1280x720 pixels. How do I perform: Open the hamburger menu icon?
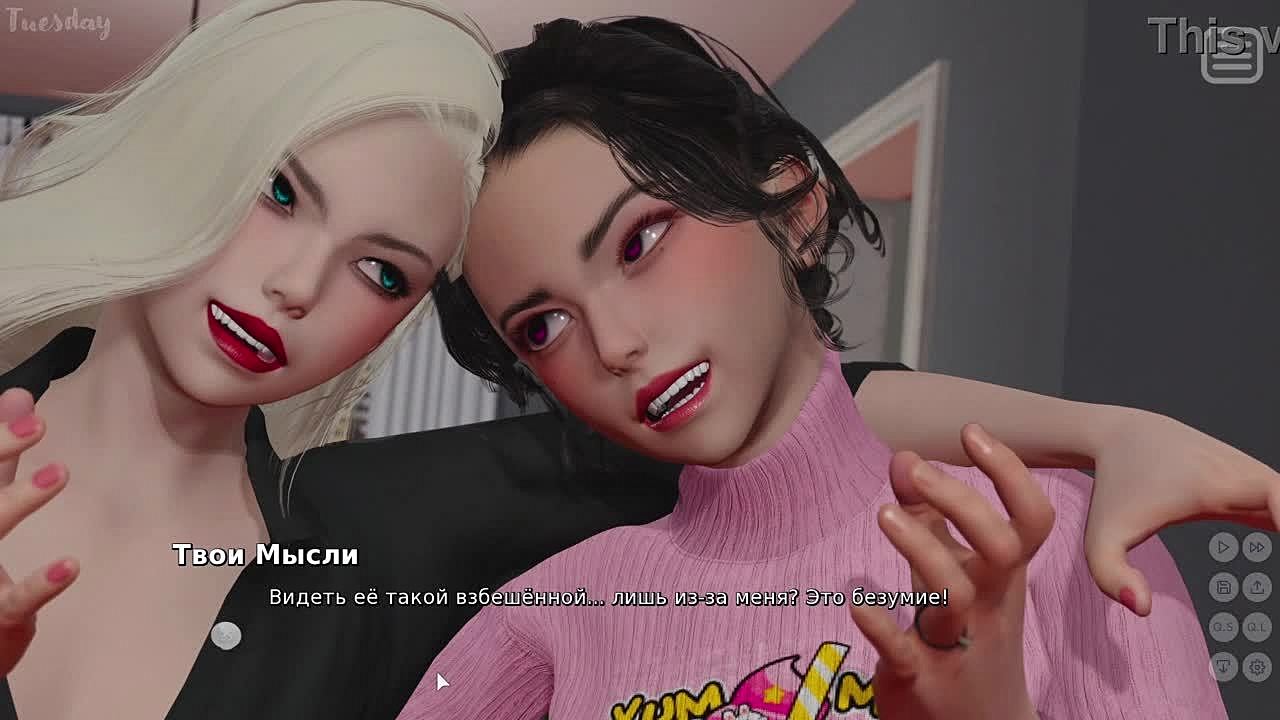point(1232,58)
